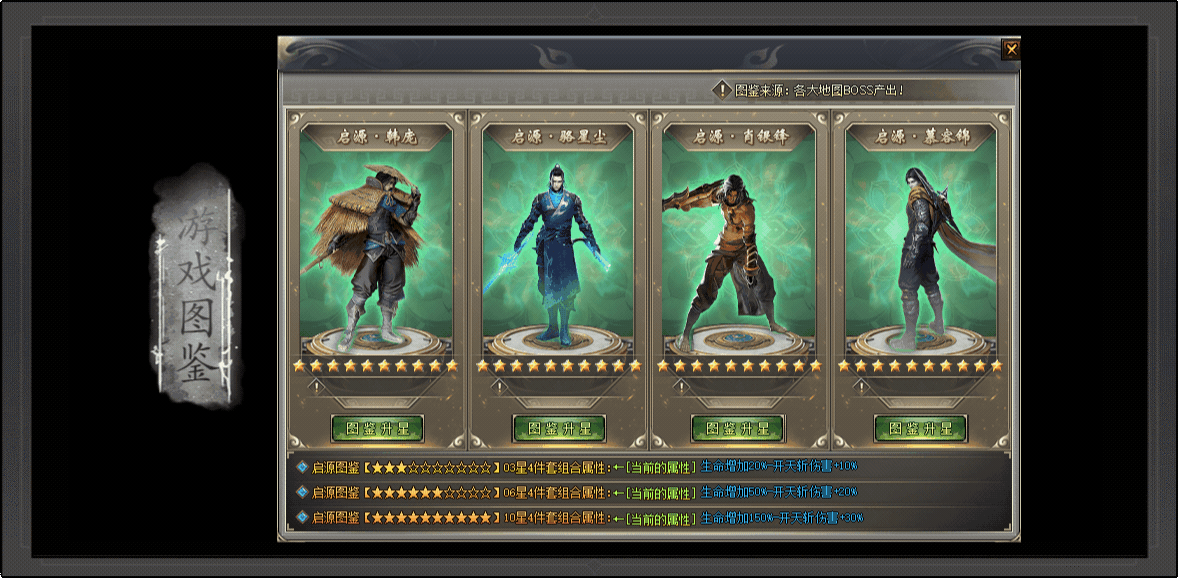Select the 启源·韩虎 straw-cloak character card
This screenshot has height=578, width=1178.
[376, 240]
